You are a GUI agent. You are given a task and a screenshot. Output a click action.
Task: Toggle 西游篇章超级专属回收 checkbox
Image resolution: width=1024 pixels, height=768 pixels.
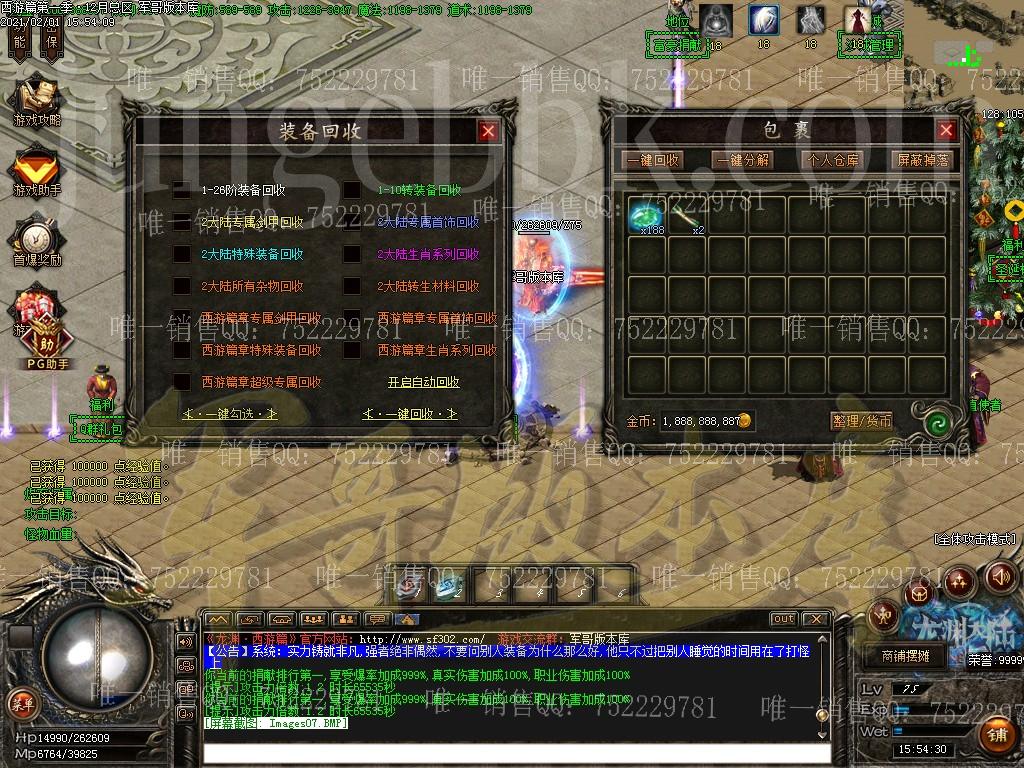coord(182,382)
